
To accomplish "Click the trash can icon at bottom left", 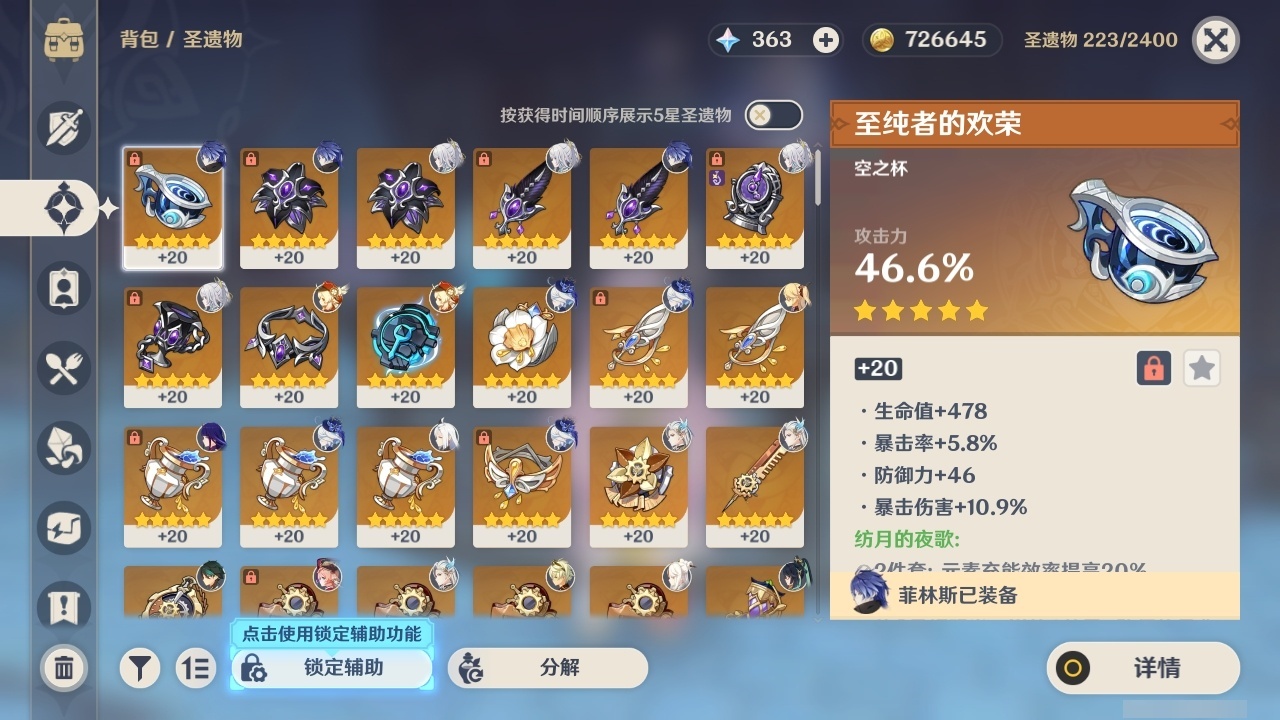I will (x=62, y=667).
